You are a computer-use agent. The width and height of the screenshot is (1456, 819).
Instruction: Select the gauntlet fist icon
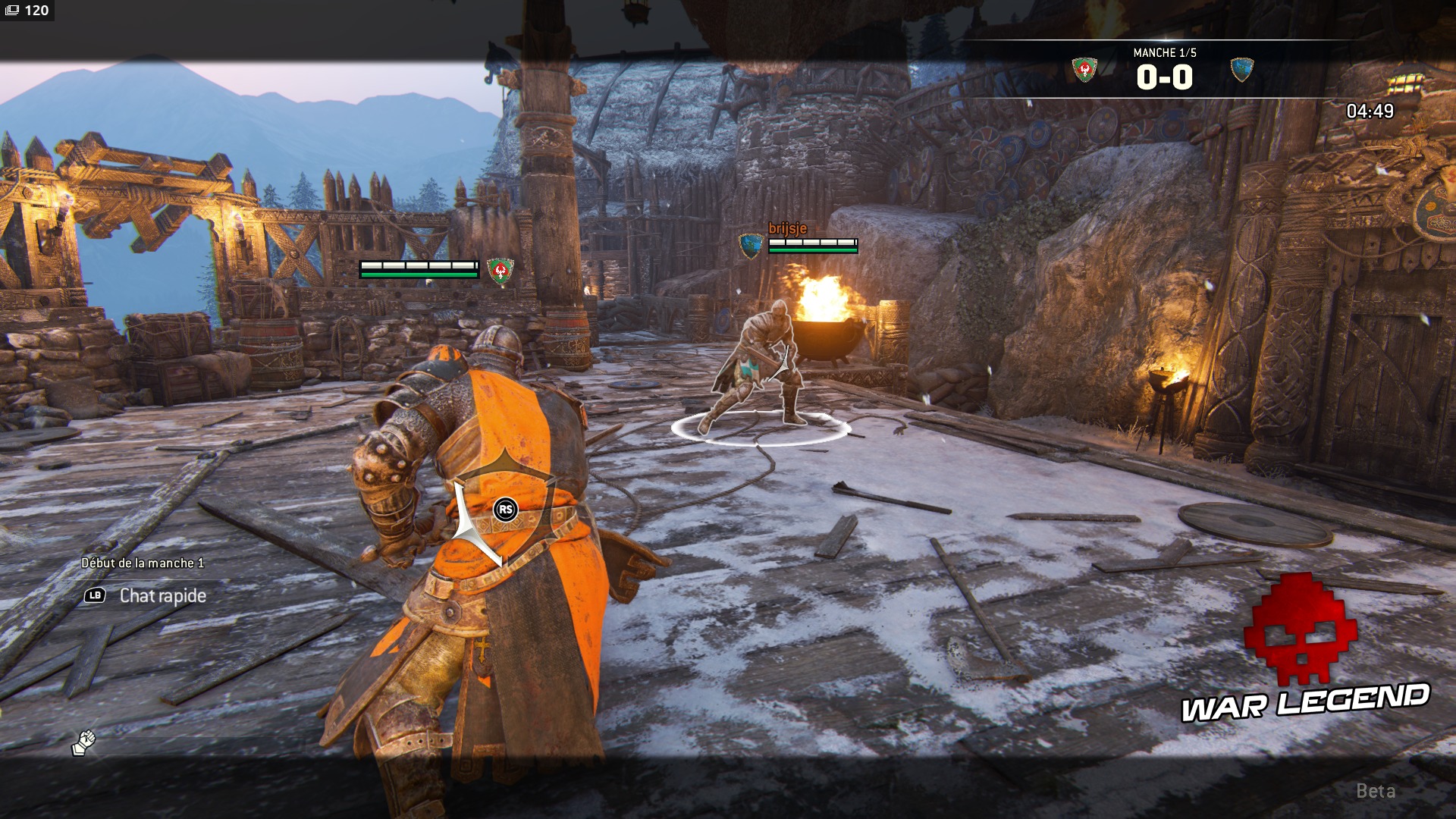coord(84,742)
